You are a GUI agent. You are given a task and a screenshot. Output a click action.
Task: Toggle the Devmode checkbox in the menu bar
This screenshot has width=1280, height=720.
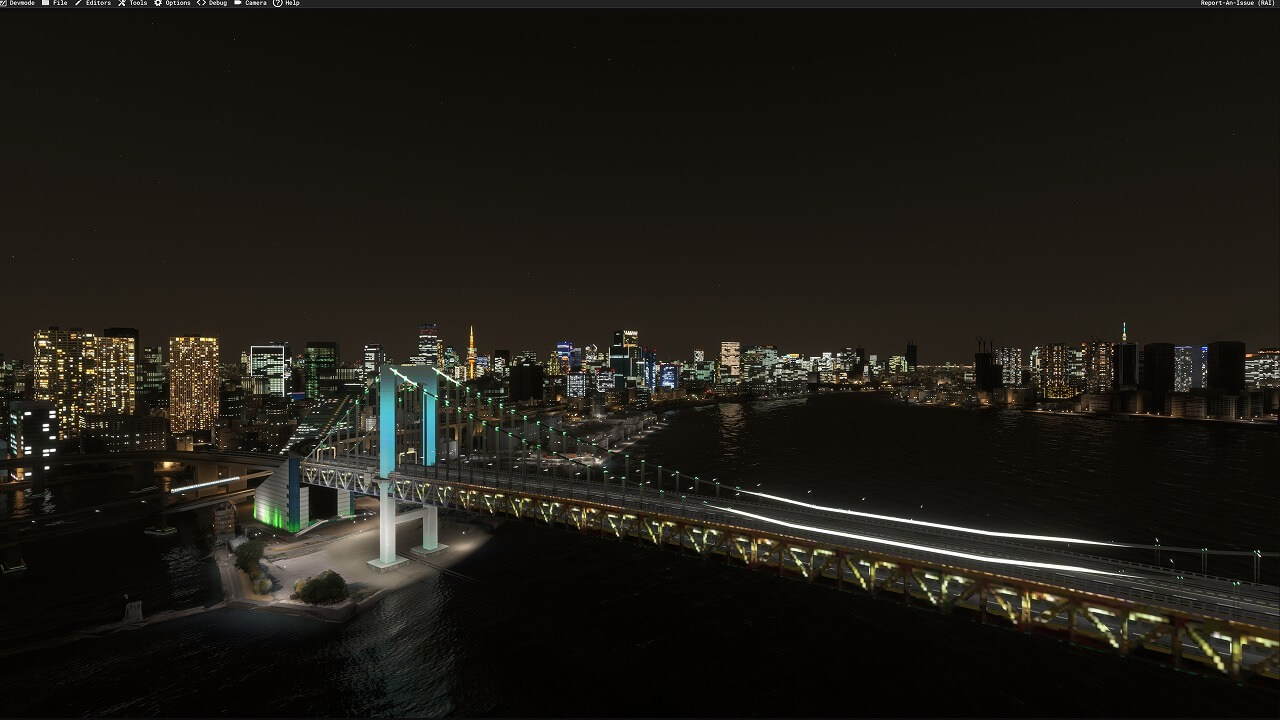[4, 3]
